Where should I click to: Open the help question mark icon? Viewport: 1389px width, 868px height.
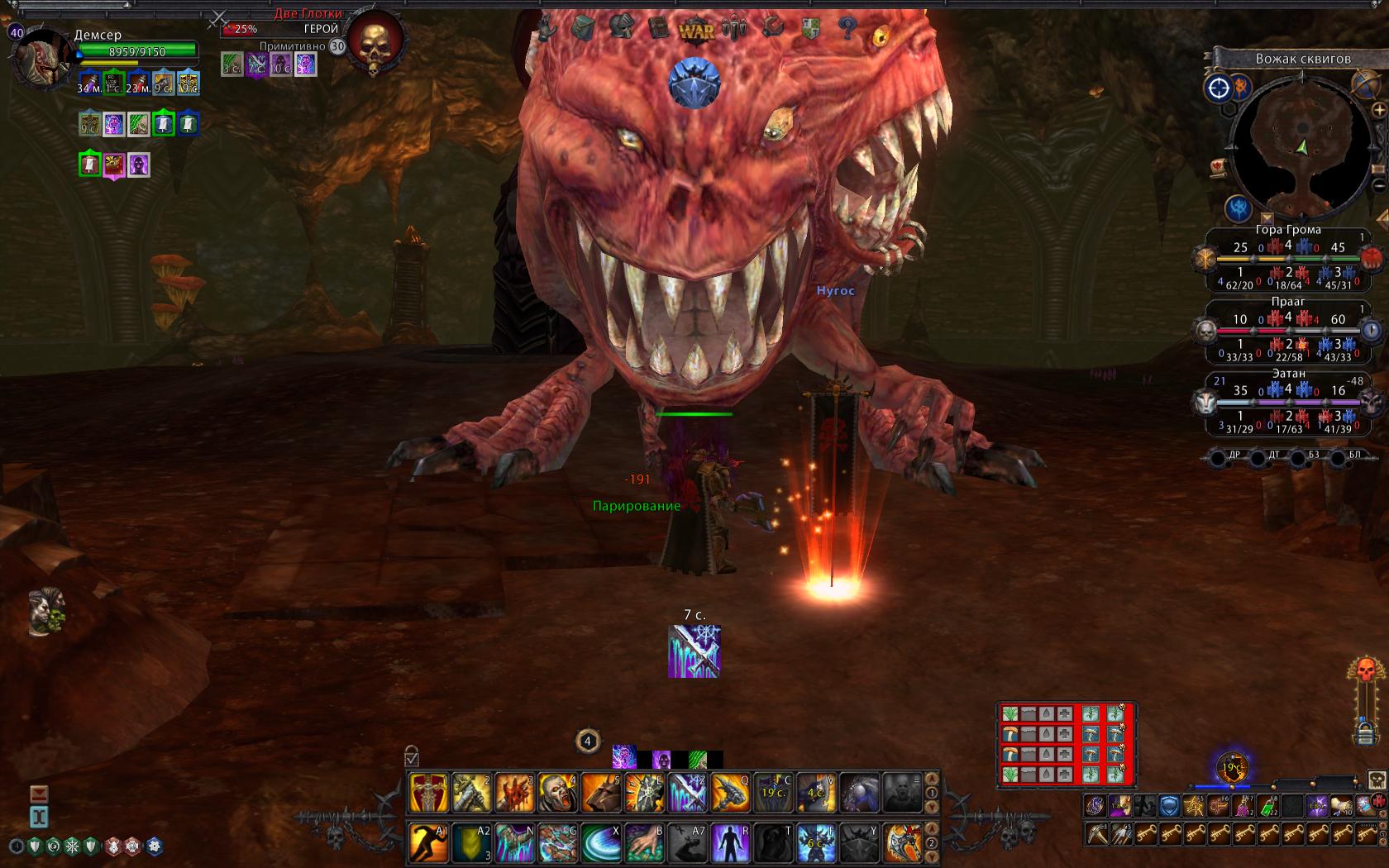point(847,29)
